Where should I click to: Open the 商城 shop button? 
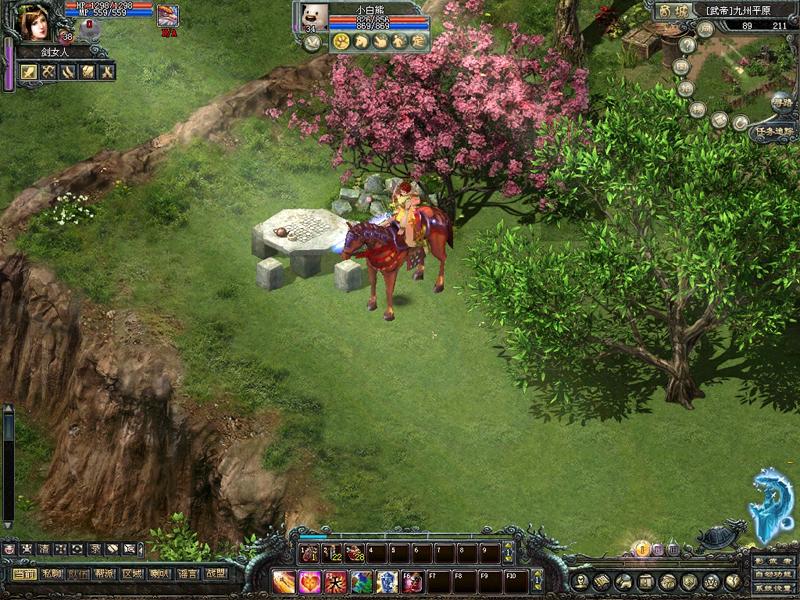pyautogui.click(x=671, y=11)
